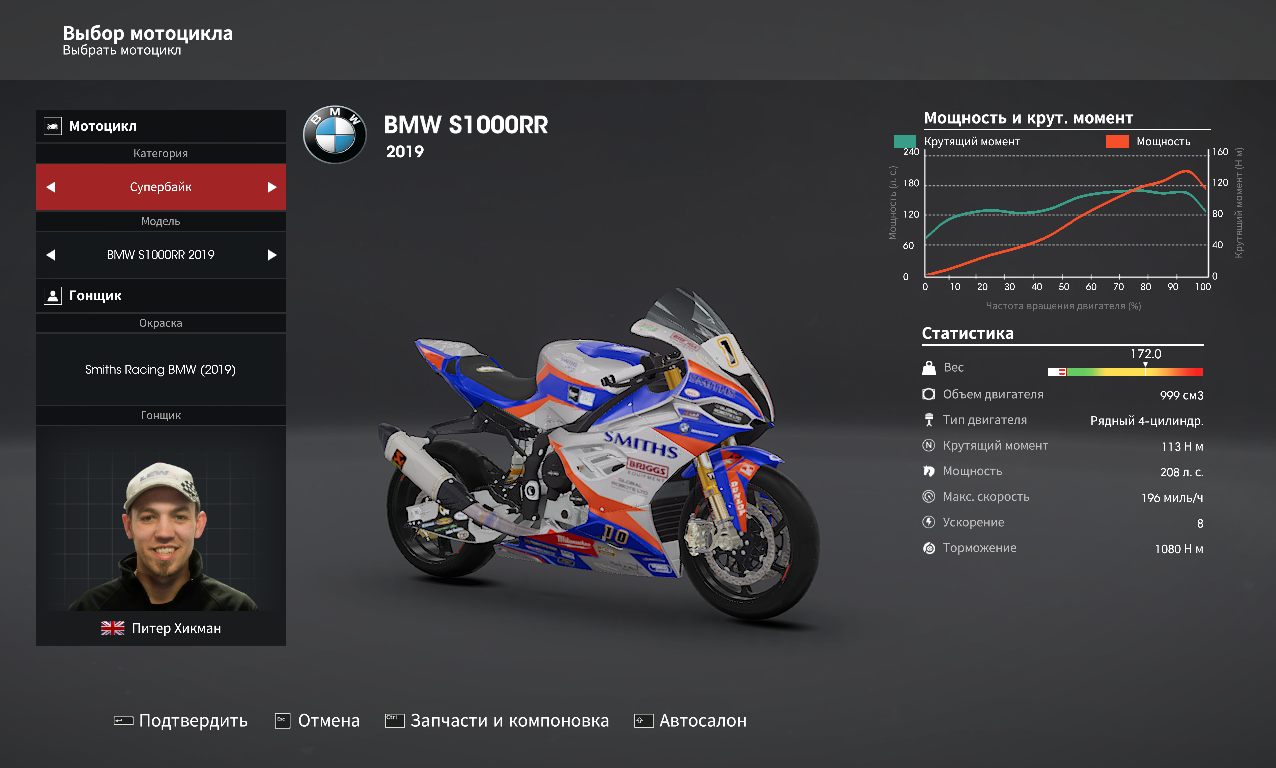This screenshot has width=1276, height=768.
Task: Open Запчасти и компоновка
Action: [x=497, y=721]
